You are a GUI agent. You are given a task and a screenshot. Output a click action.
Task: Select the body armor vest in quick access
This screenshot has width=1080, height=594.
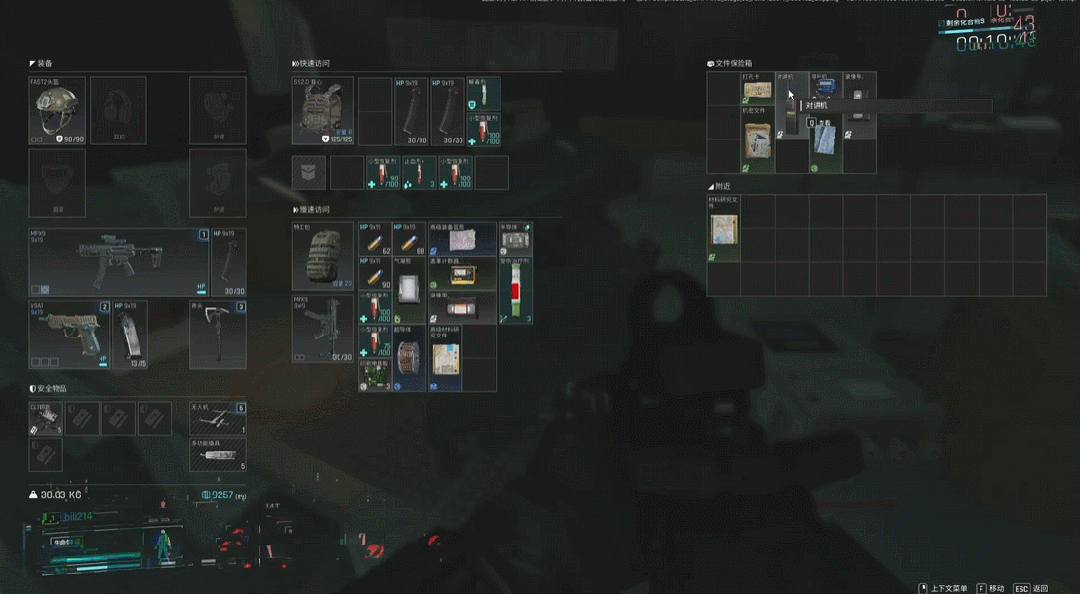tap(322, 110)
